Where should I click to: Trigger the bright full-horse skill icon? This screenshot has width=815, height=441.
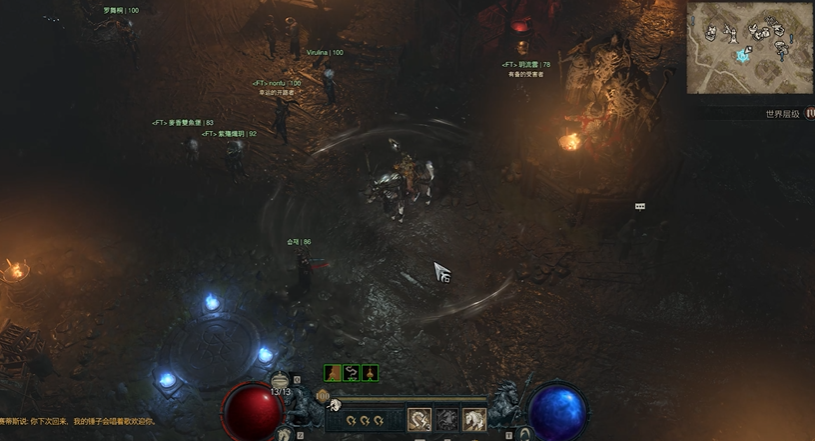pyautogui.click(x=474, y=419)
